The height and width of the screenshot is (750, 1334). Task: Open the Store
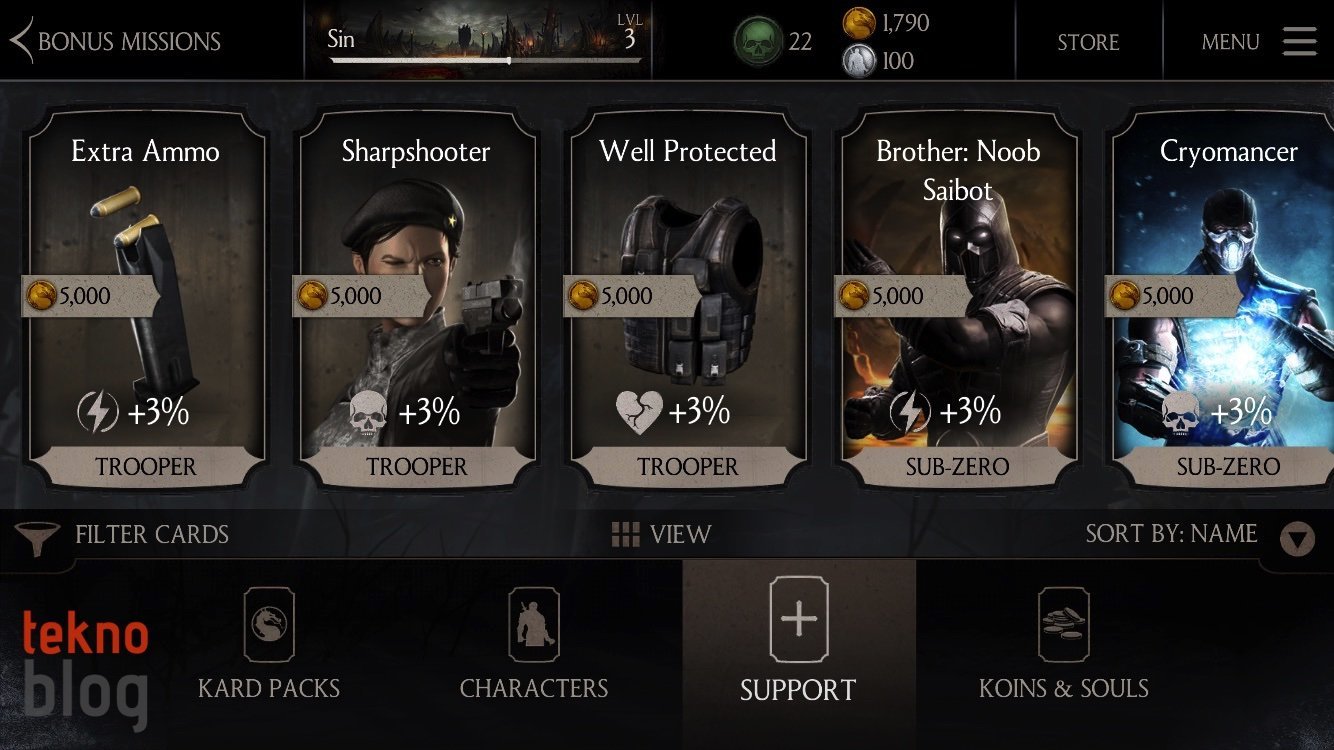(x=1088, y=42)
